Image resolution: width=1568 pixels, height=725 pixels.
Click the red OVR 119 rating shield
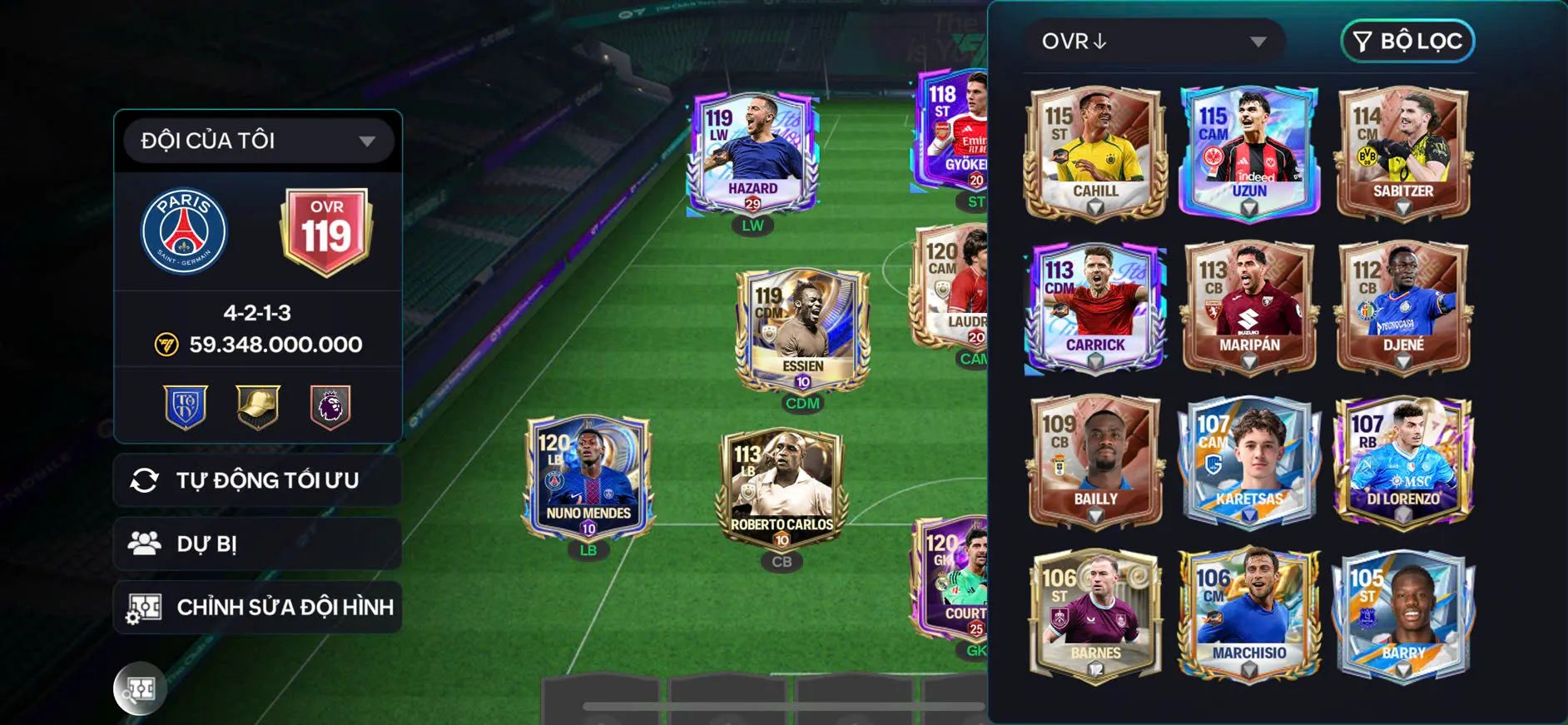point(325,231)
